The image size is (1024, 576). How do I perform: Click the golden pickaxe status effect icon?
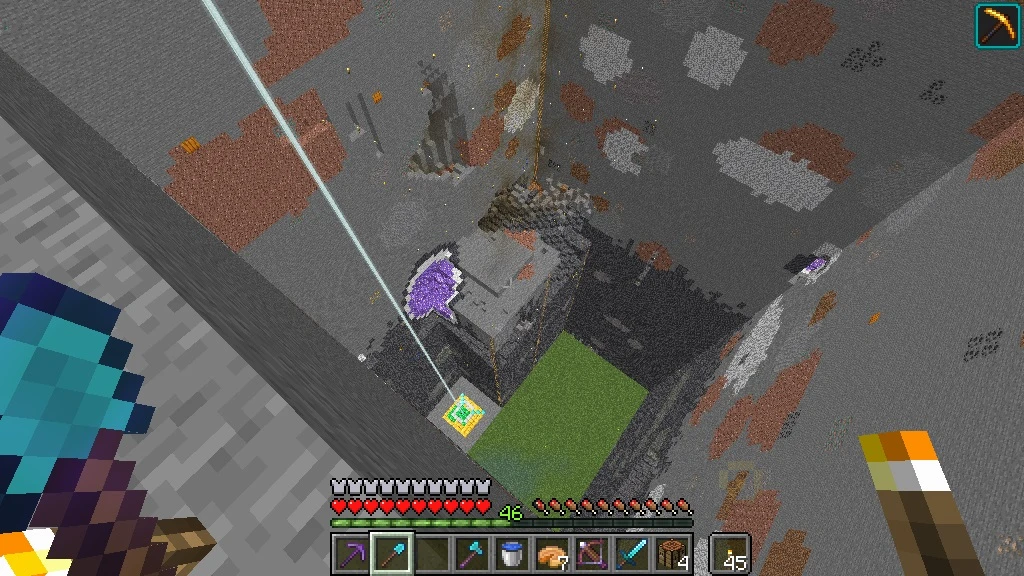pyautogui.click(x=997, y=25)
